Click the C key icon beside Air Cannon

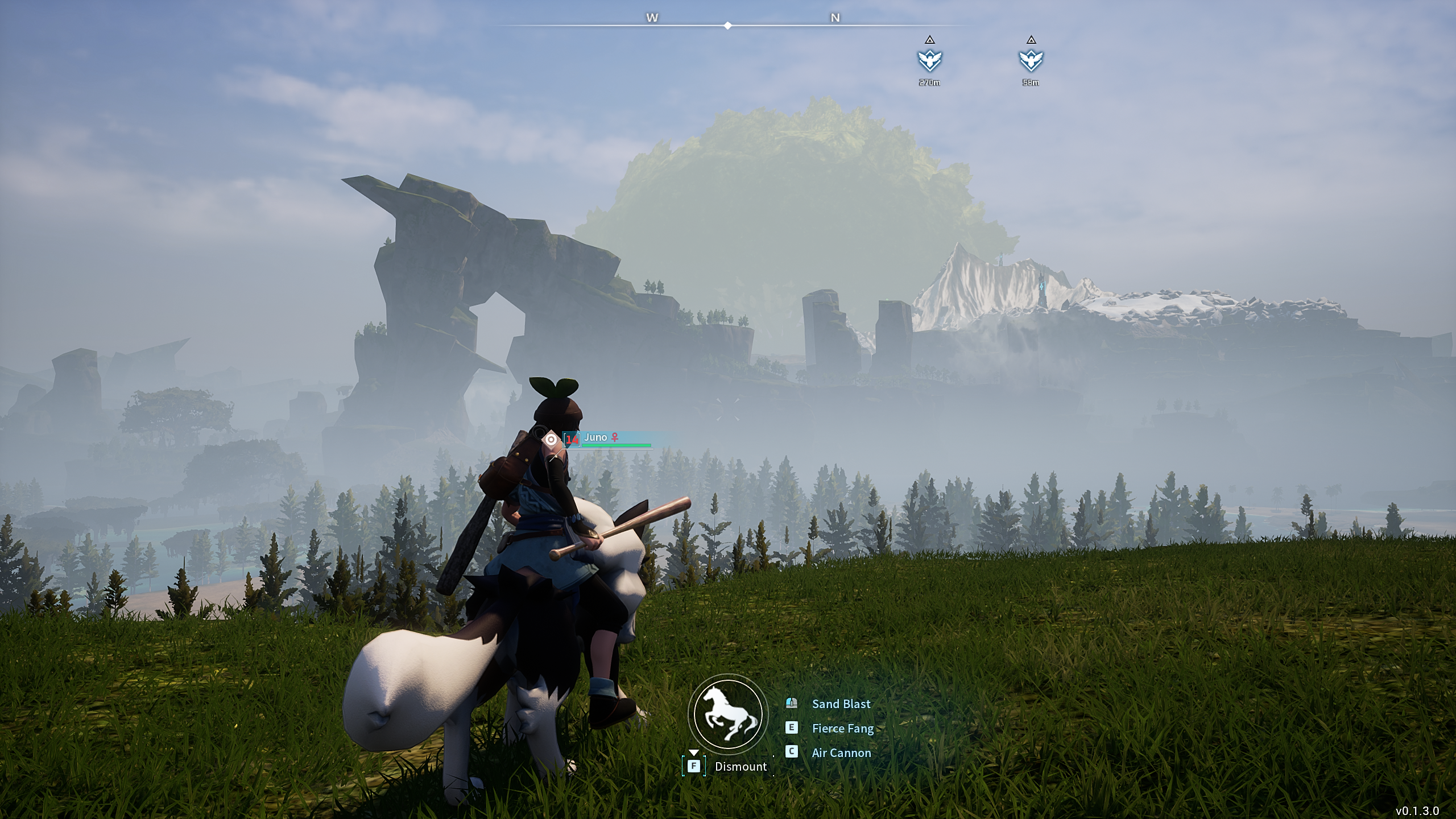click(791, 752)
